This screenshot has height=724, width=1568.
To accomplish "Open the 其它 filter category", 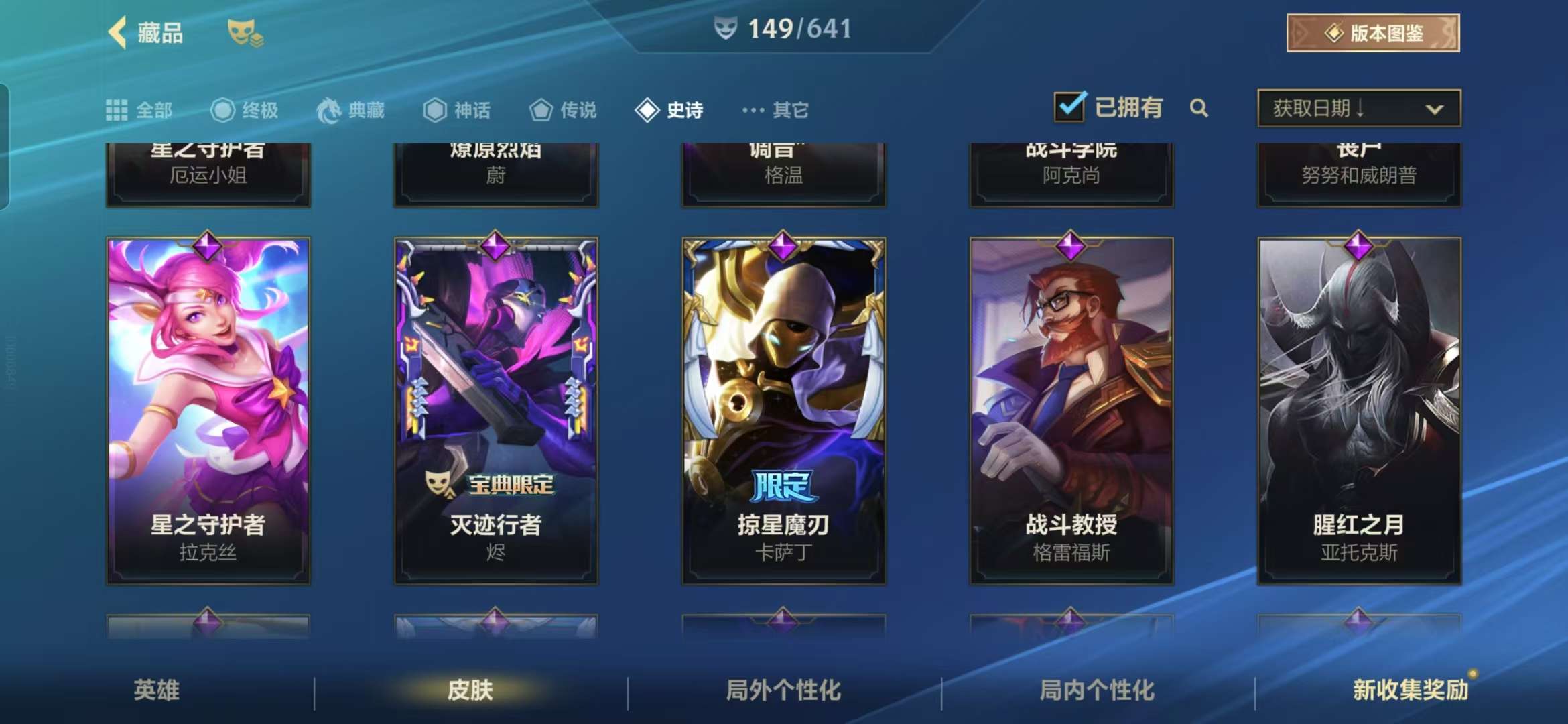I will click(776, 110).
